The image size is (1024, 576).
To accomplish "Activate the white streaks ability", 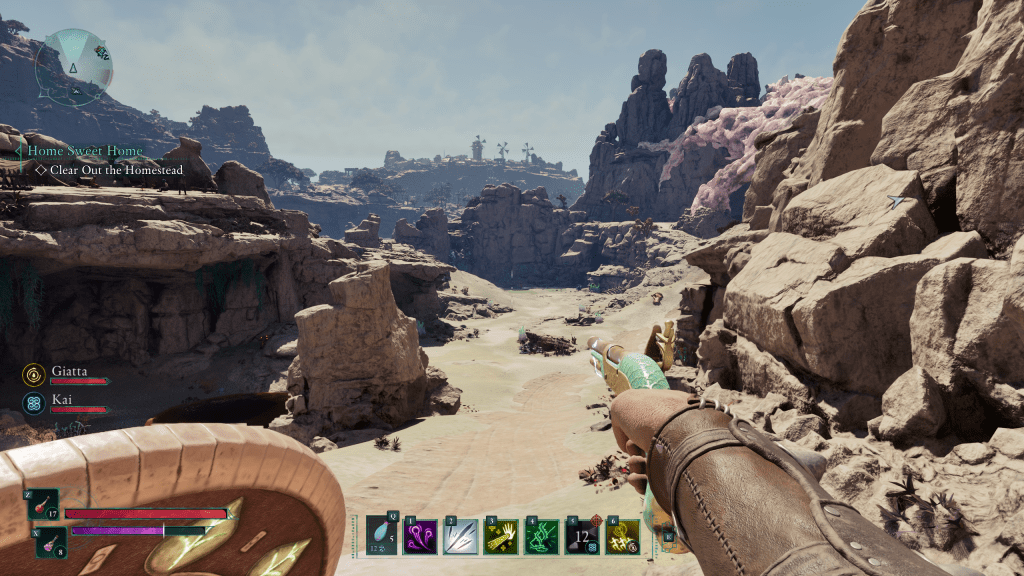I will 460,537.
